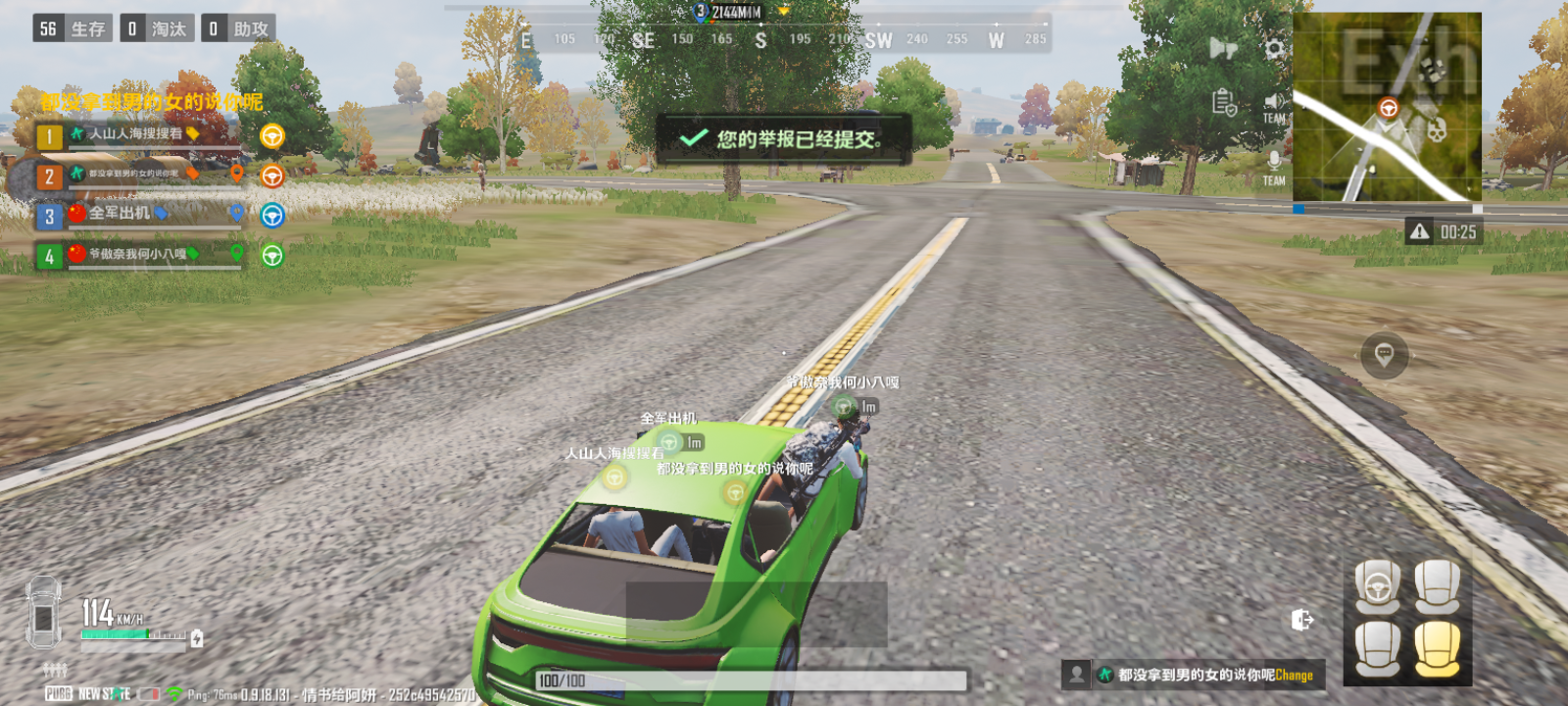Open the quick chat megaphone icon
1568x706 pixels.
1221,47
